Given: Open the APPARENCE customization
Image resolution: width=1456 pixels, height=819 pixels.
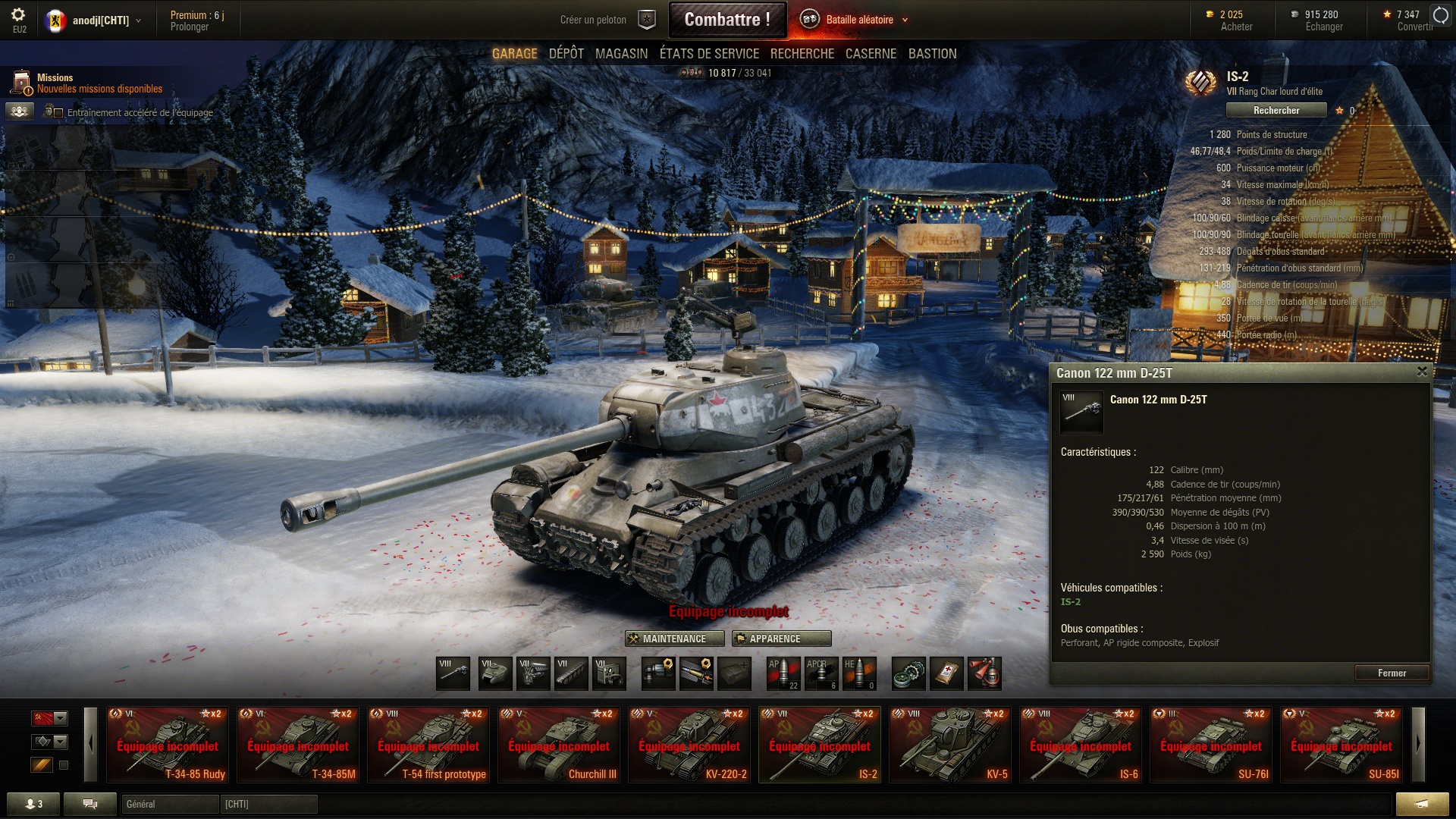Looking at the screenshot, I should pyautogui.click(x=781, y=639).
